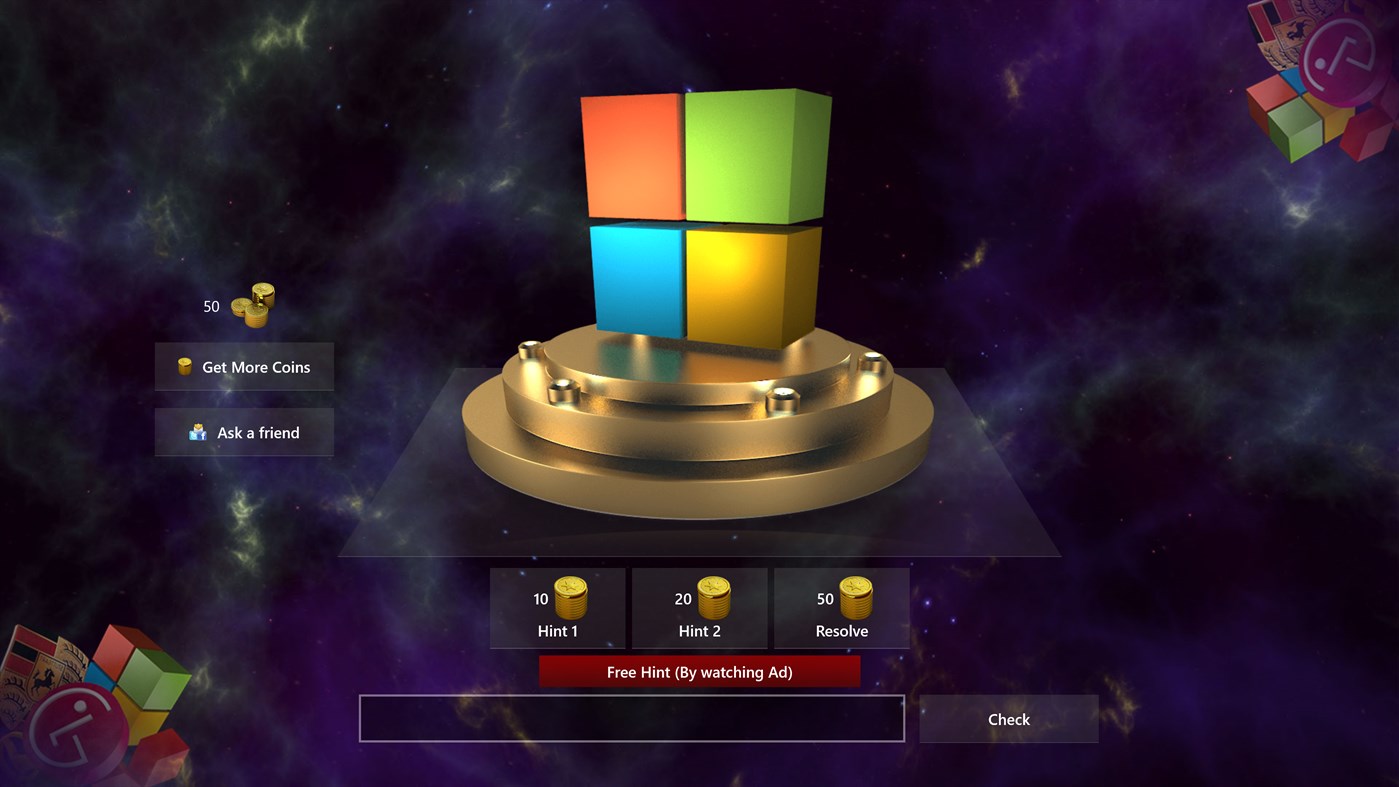Click the coin icon on Get More Coins button
The image size is (1399, 787).
183,366
